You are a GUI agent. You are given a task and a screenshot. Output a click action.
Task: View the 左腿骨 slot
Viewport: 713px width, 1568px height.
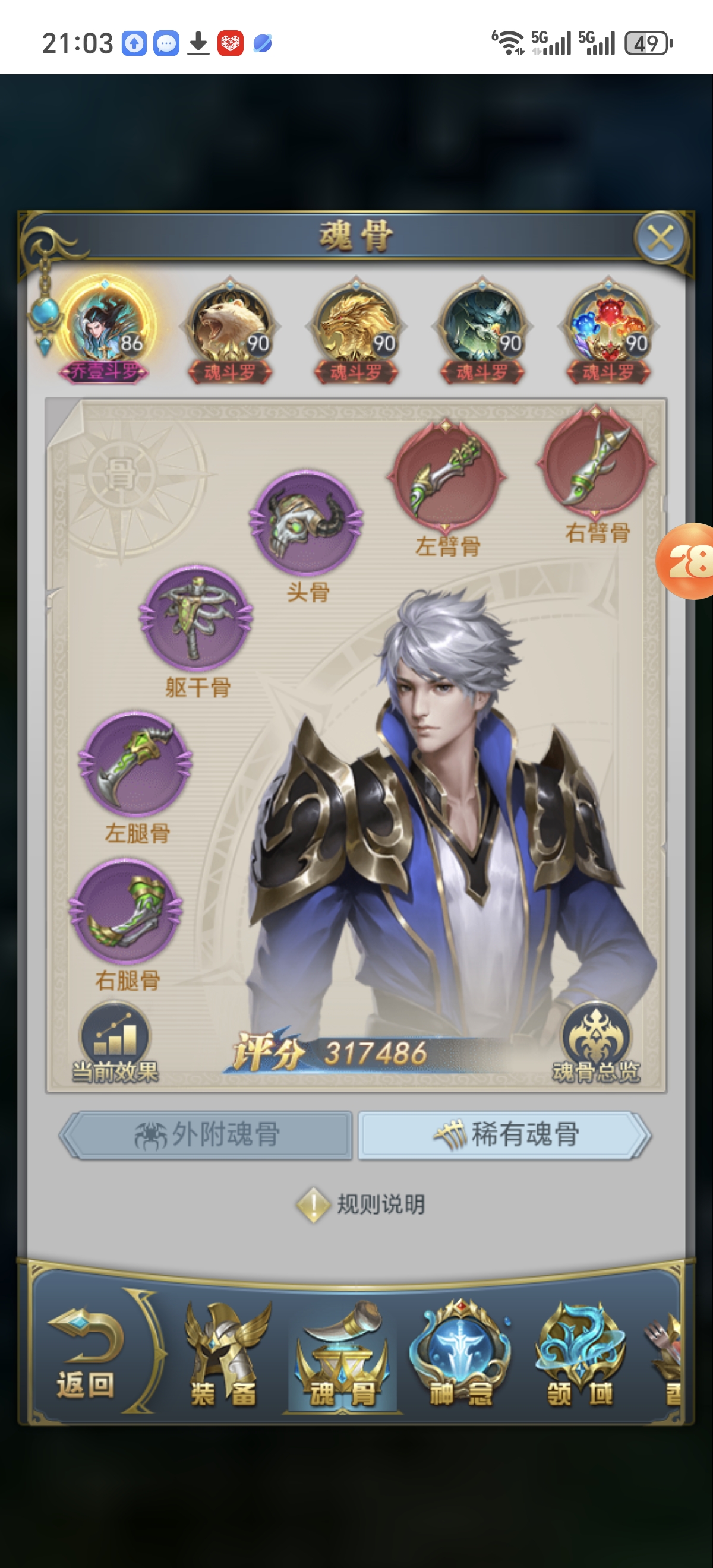pos(135,763)
